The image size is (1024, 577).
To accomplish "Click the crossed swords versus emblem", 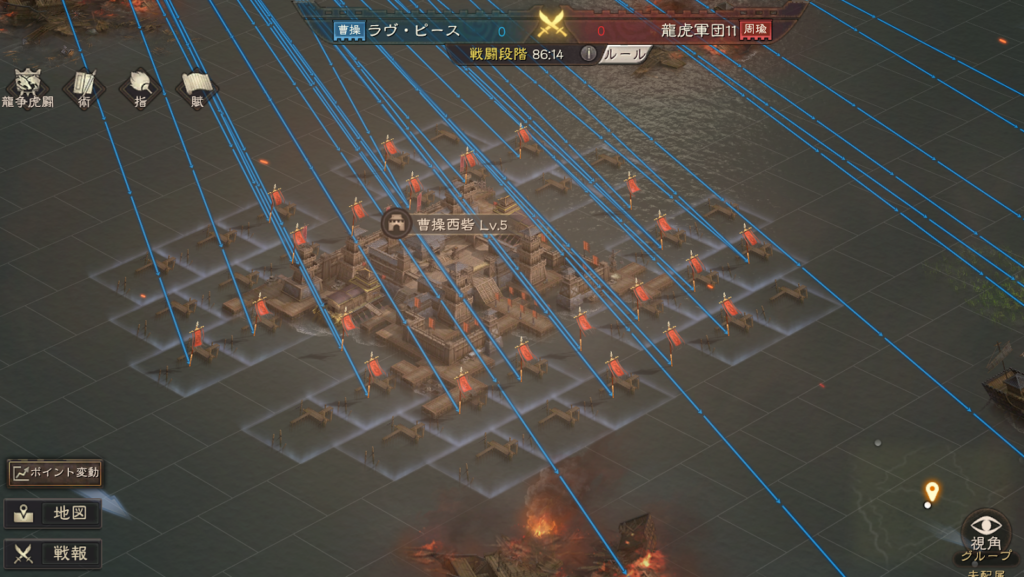I will [552, 24].
